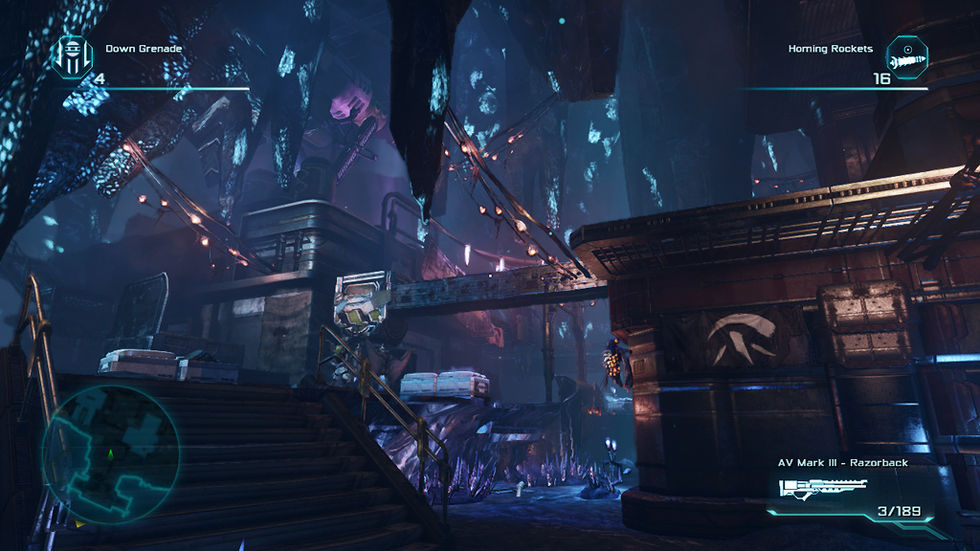Activate the Homing Rockets icon
The width and height of the screenshot is (980, 551).
tap(907, 57)
